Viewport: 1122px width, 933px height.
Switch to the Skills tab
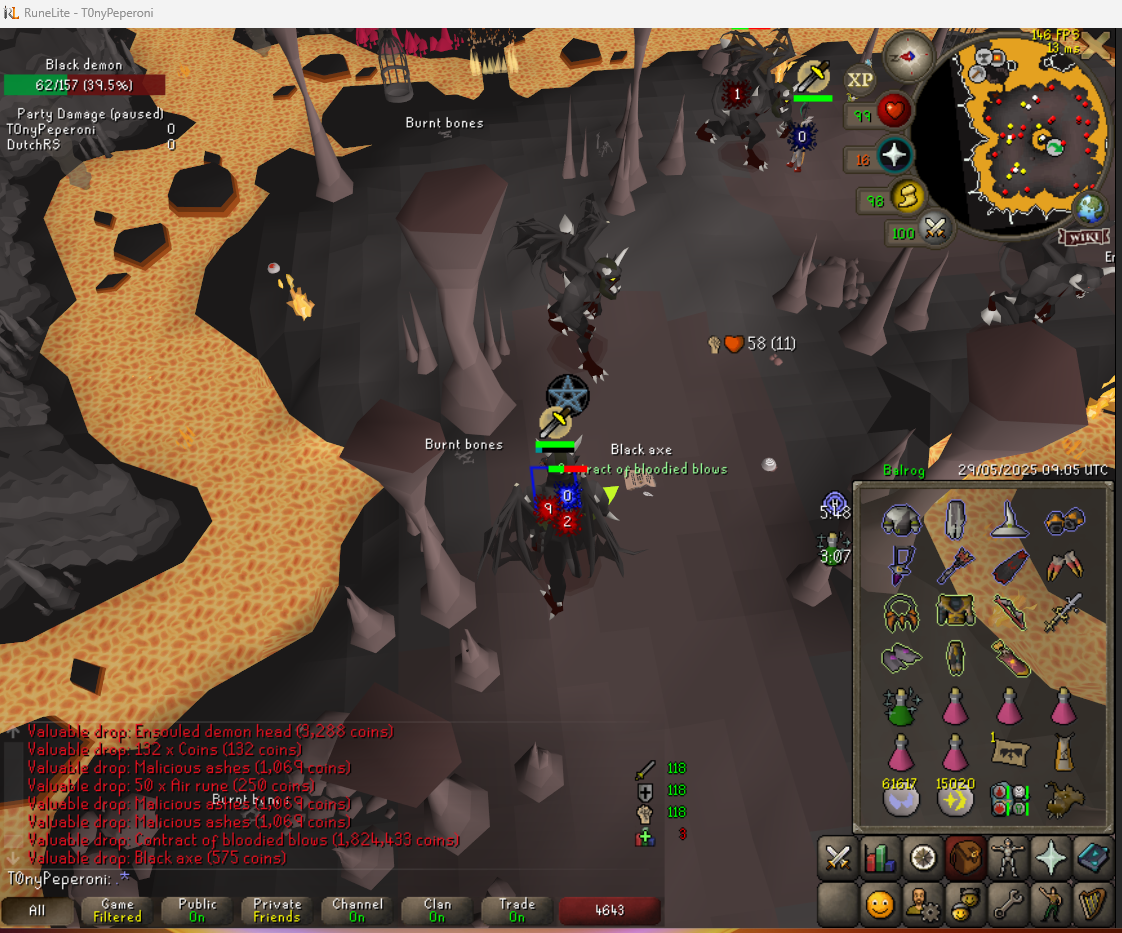880,857
